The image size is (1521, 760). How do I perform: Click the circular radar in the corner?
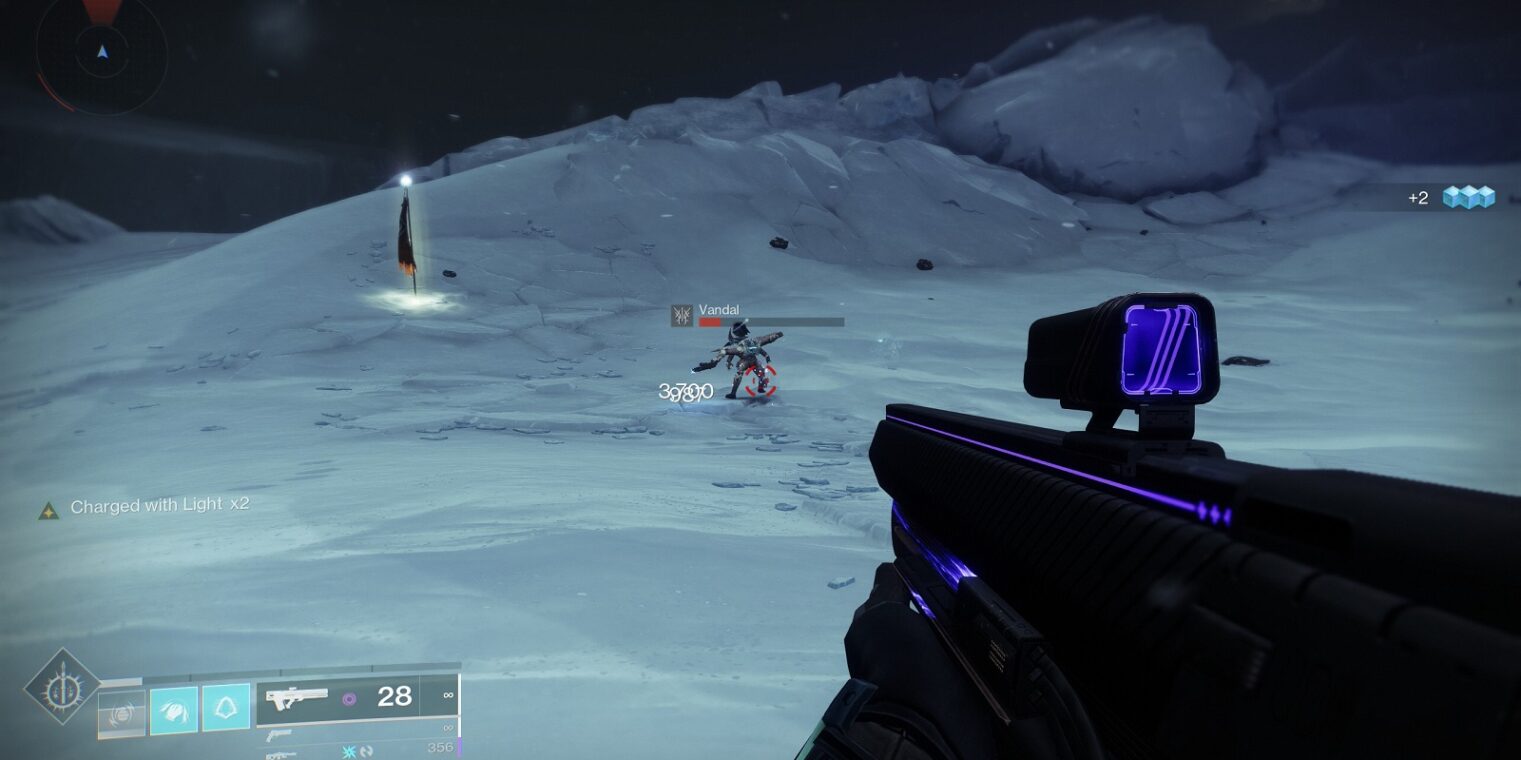pos(101,52)
